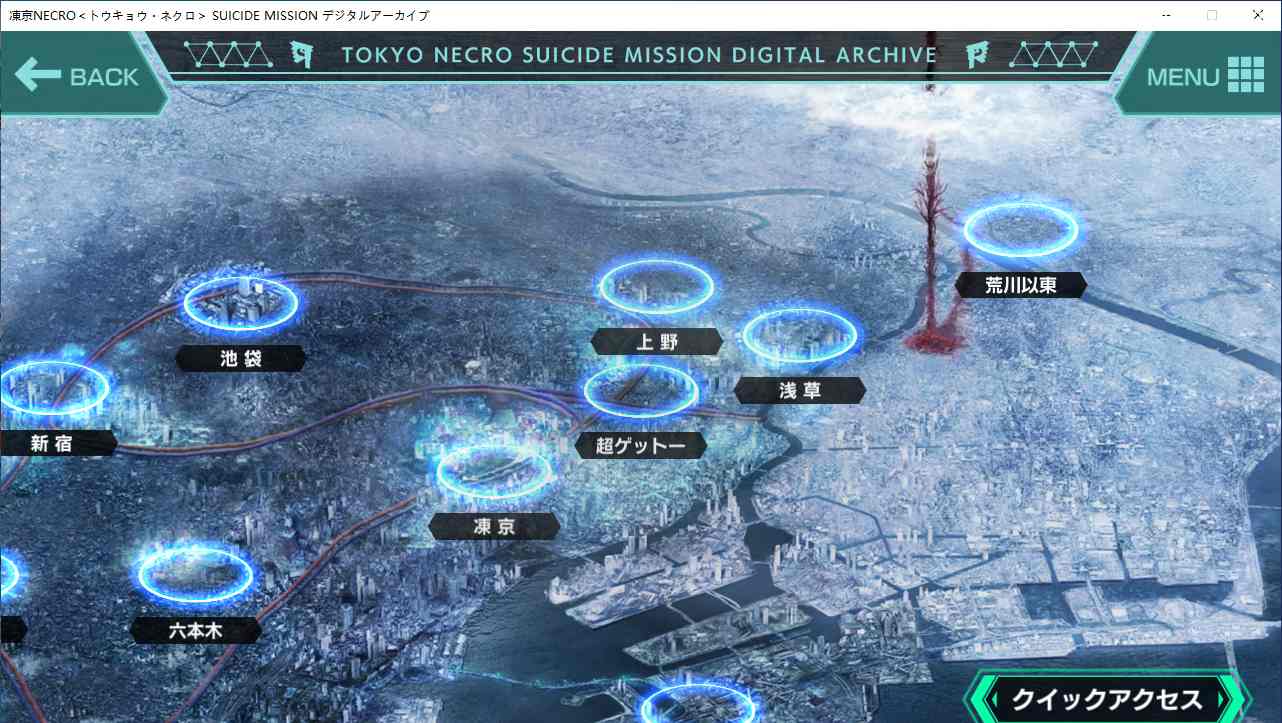
Task: Select the 凍京 glowing map marker
Action: click(x=494, y=473)
